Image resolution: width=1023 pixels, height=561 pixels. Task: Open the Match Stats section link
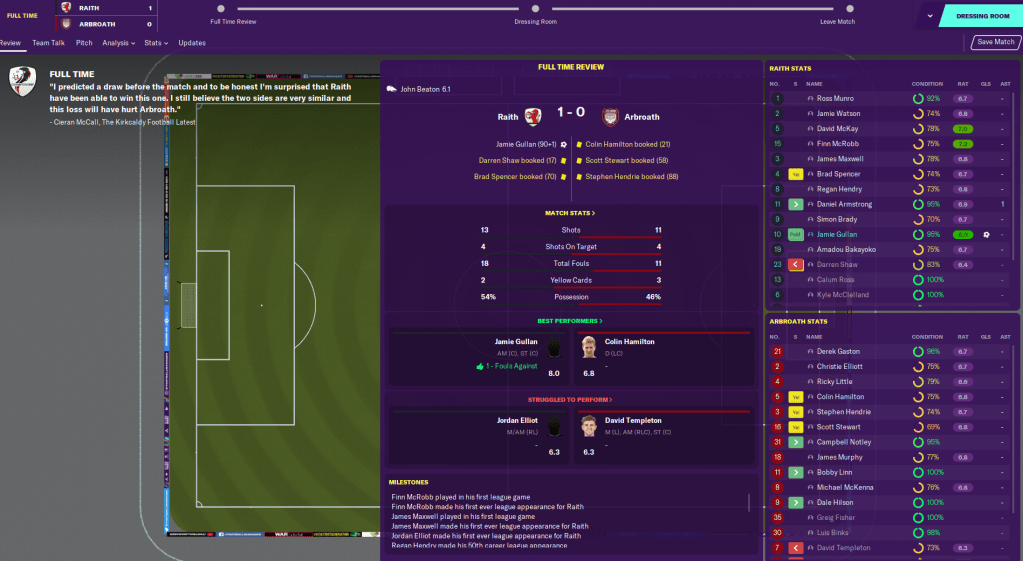(570, 213)
